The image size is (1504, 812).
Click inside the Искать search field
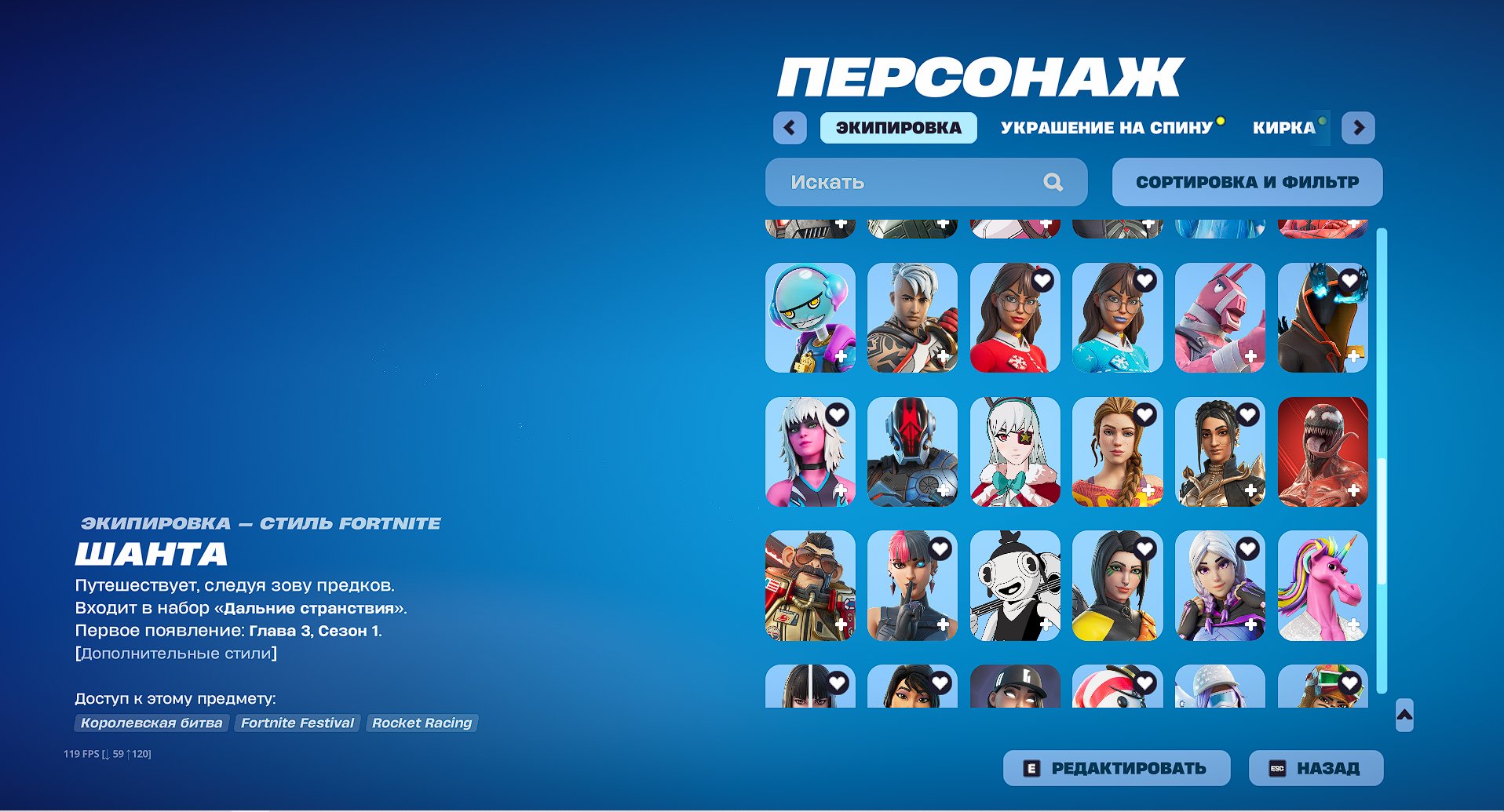click(903, 182)
